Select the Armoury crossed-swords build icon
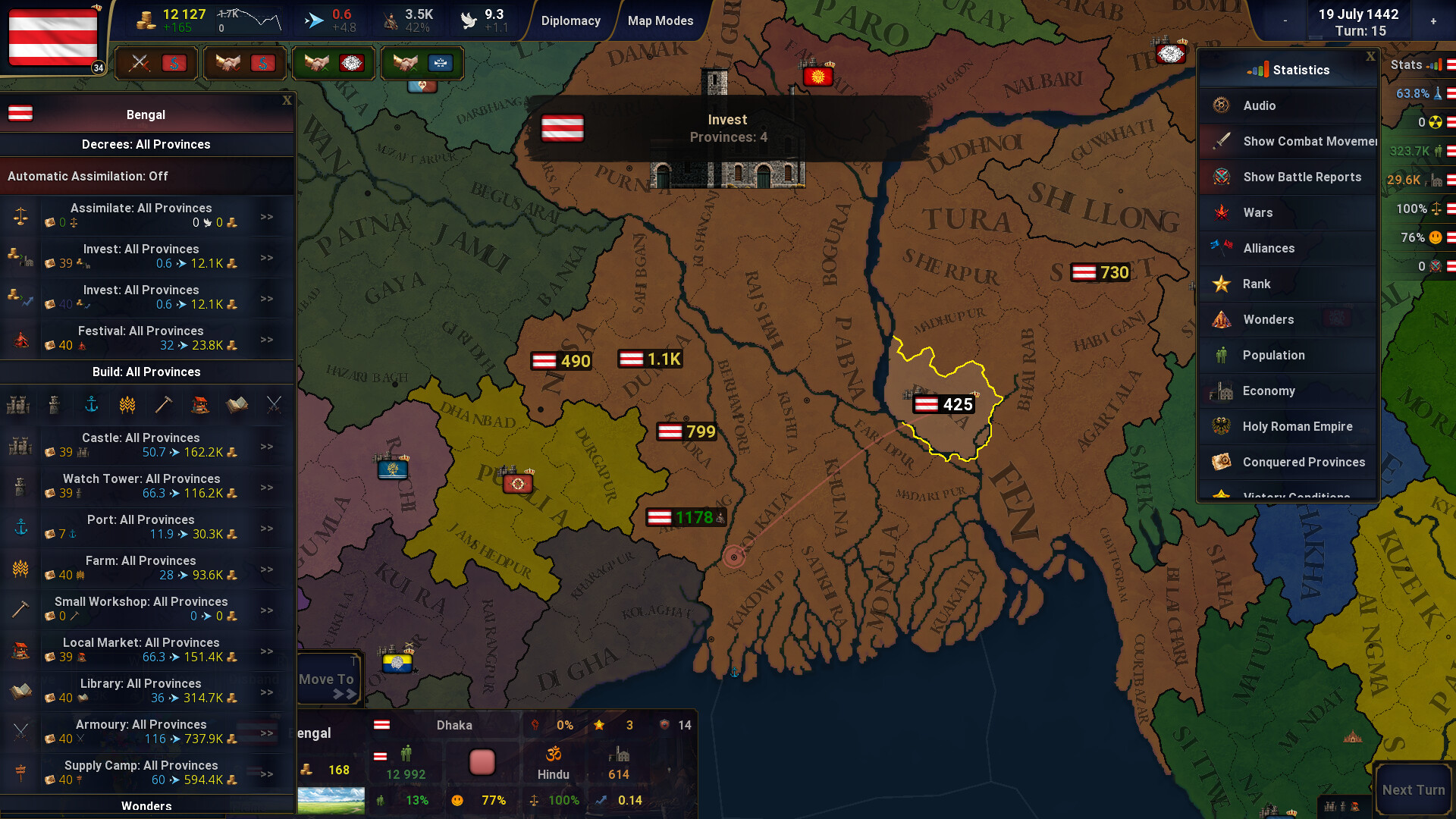The image size is (1456, 819). (272, 405)
